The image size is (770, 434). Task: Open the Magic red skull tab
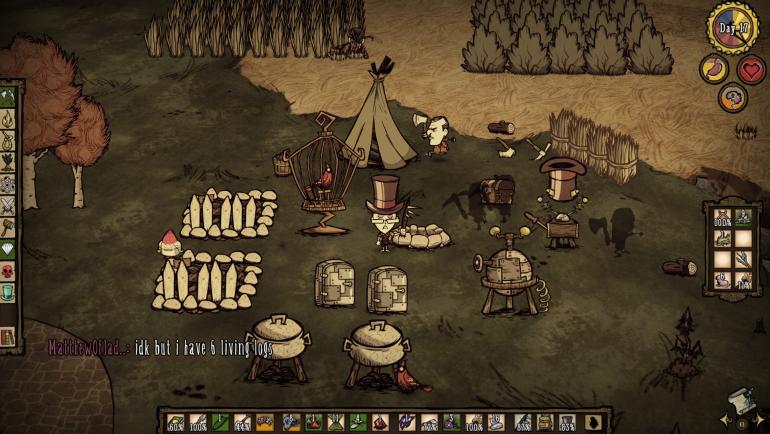9,273
